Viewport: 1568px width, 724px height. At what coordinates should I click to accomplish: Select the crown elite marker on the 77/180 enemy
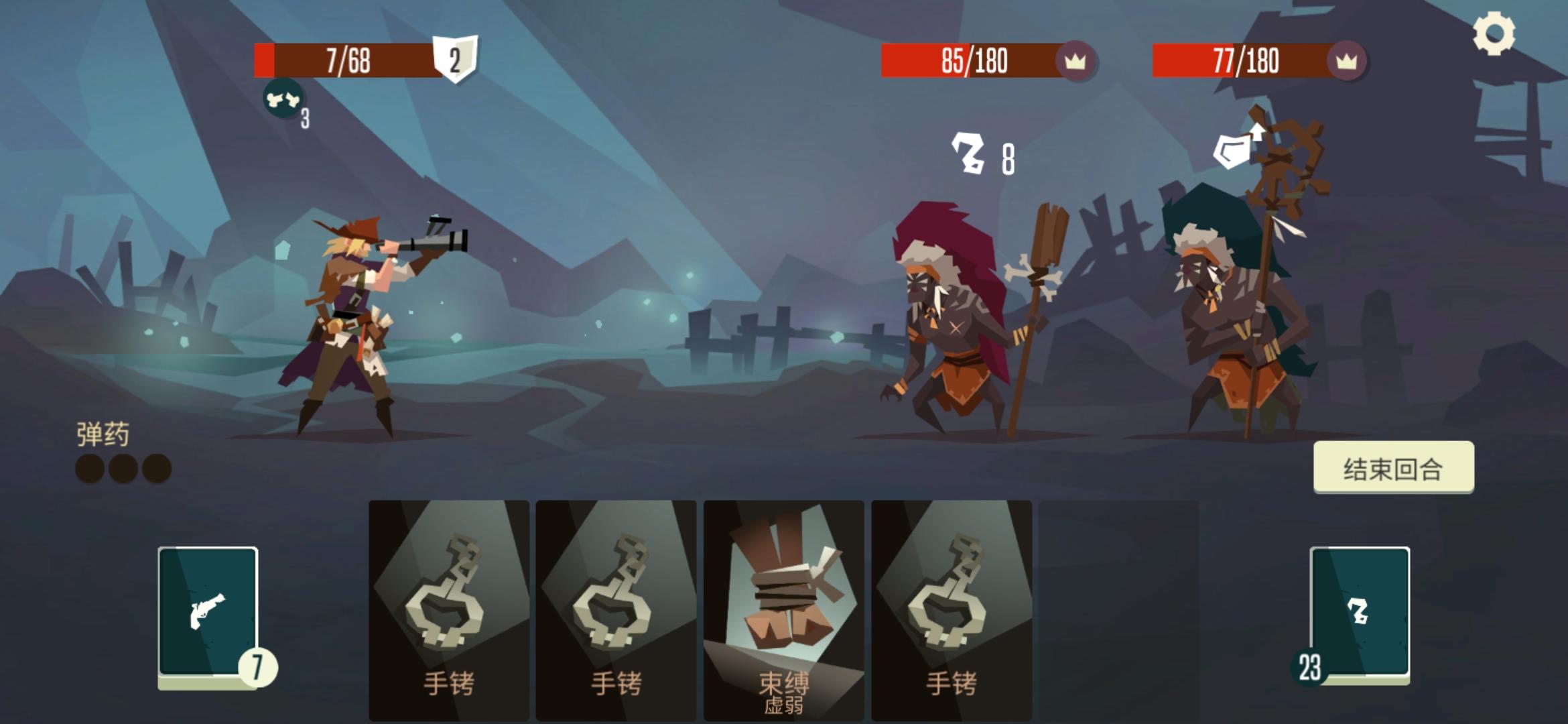(1347, 60)
